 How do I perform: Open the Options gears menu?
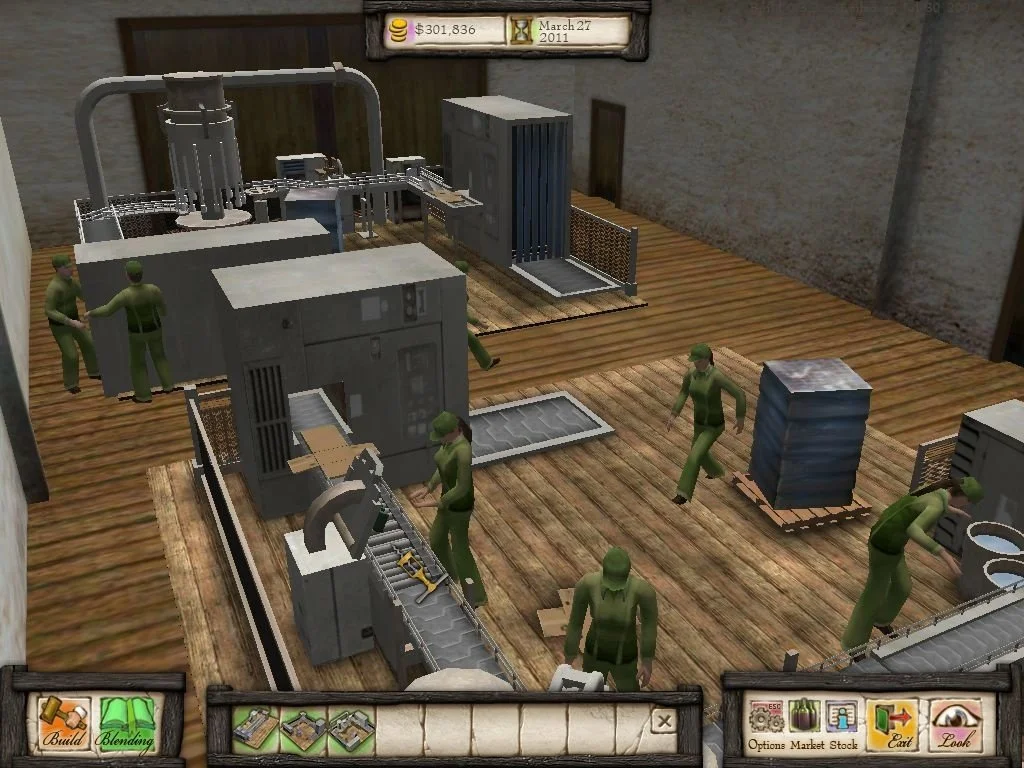click(x=767, y=722)
